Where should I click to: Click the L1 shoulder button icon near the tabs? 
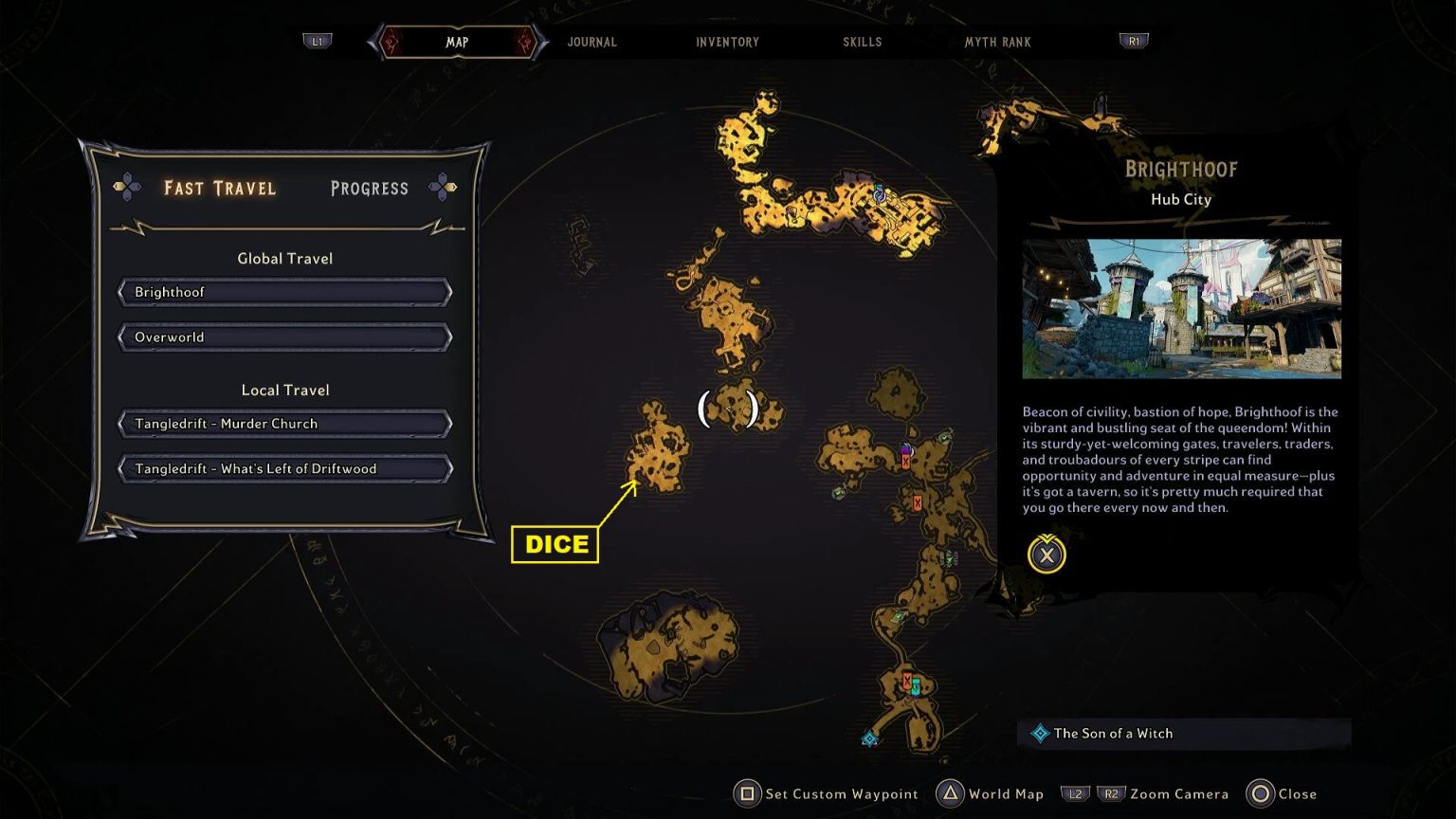(318, 42)
